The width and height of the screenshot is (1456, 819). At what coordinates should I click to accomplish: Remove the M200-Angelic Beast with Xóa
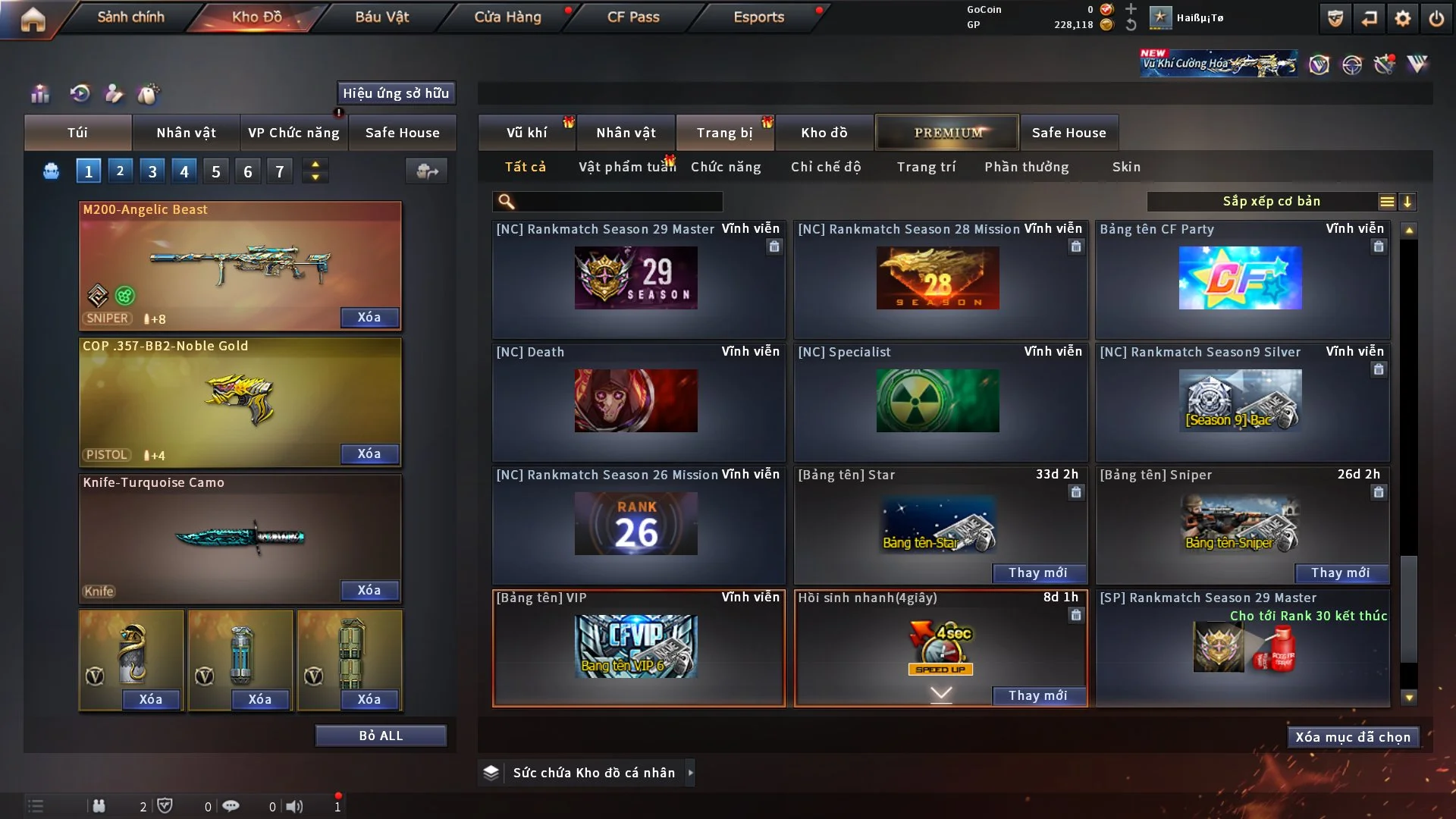click(x=369, y=317)
